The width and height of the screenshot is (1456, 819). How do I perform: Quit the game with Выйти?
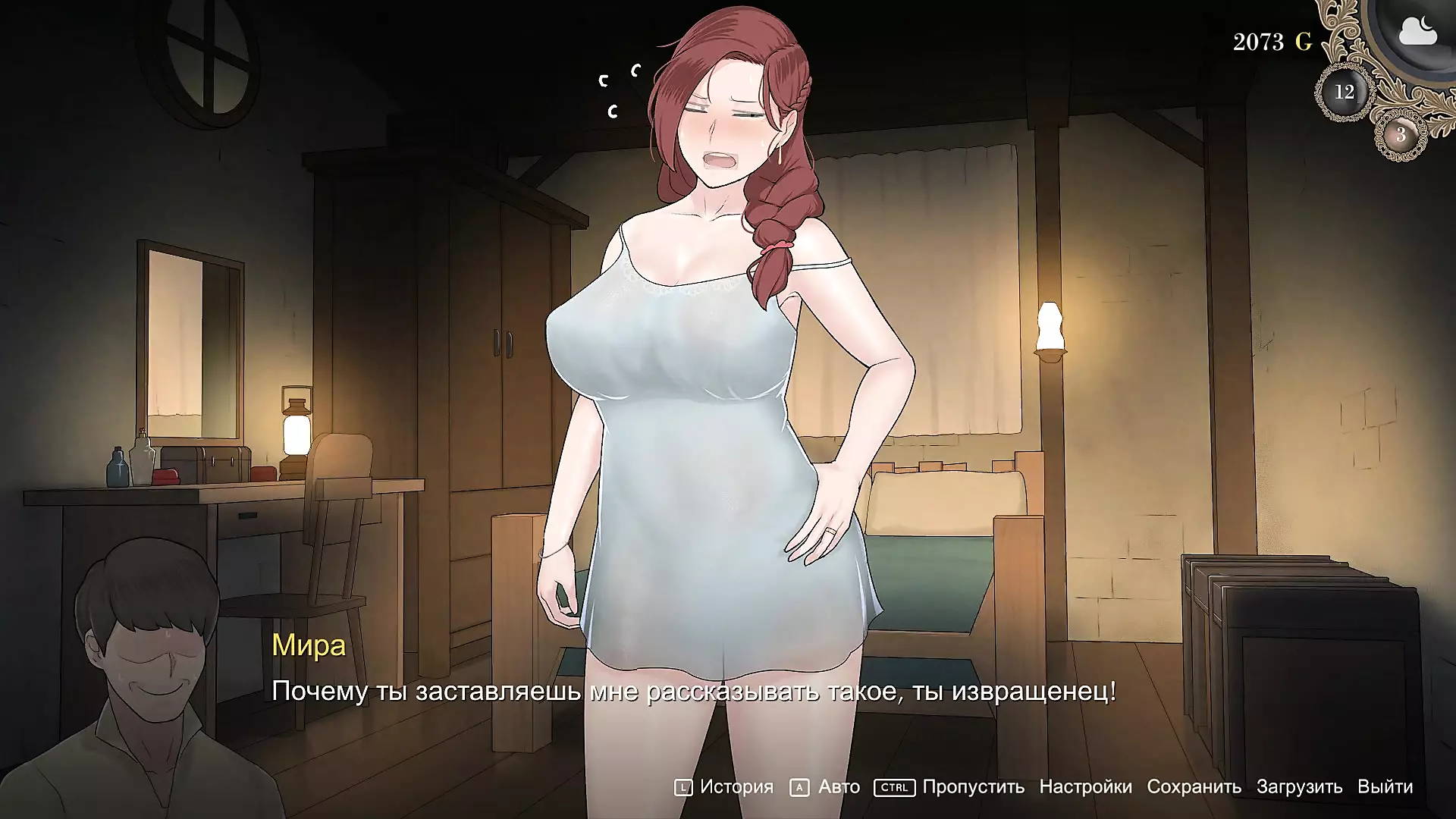coord(1385,787)
